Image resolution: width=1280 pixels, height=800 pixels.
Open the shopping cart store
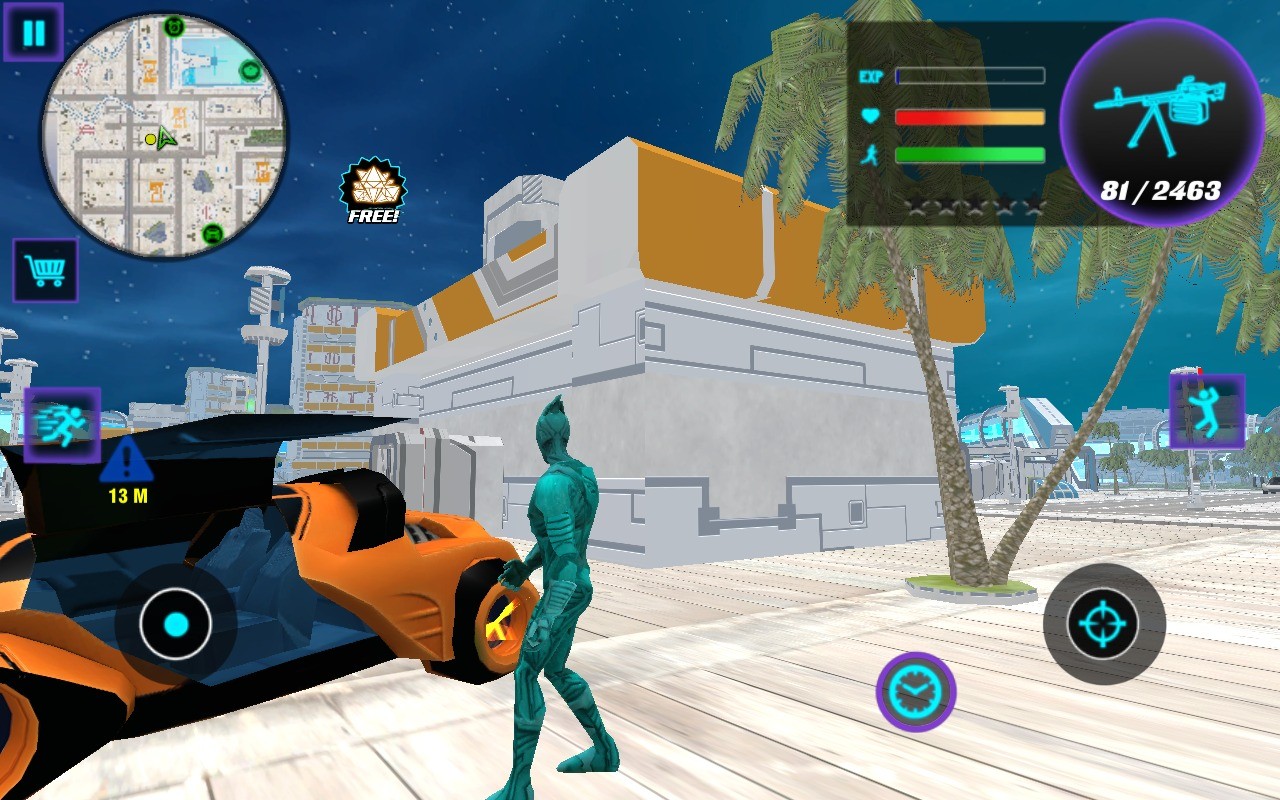coord(45,270)
